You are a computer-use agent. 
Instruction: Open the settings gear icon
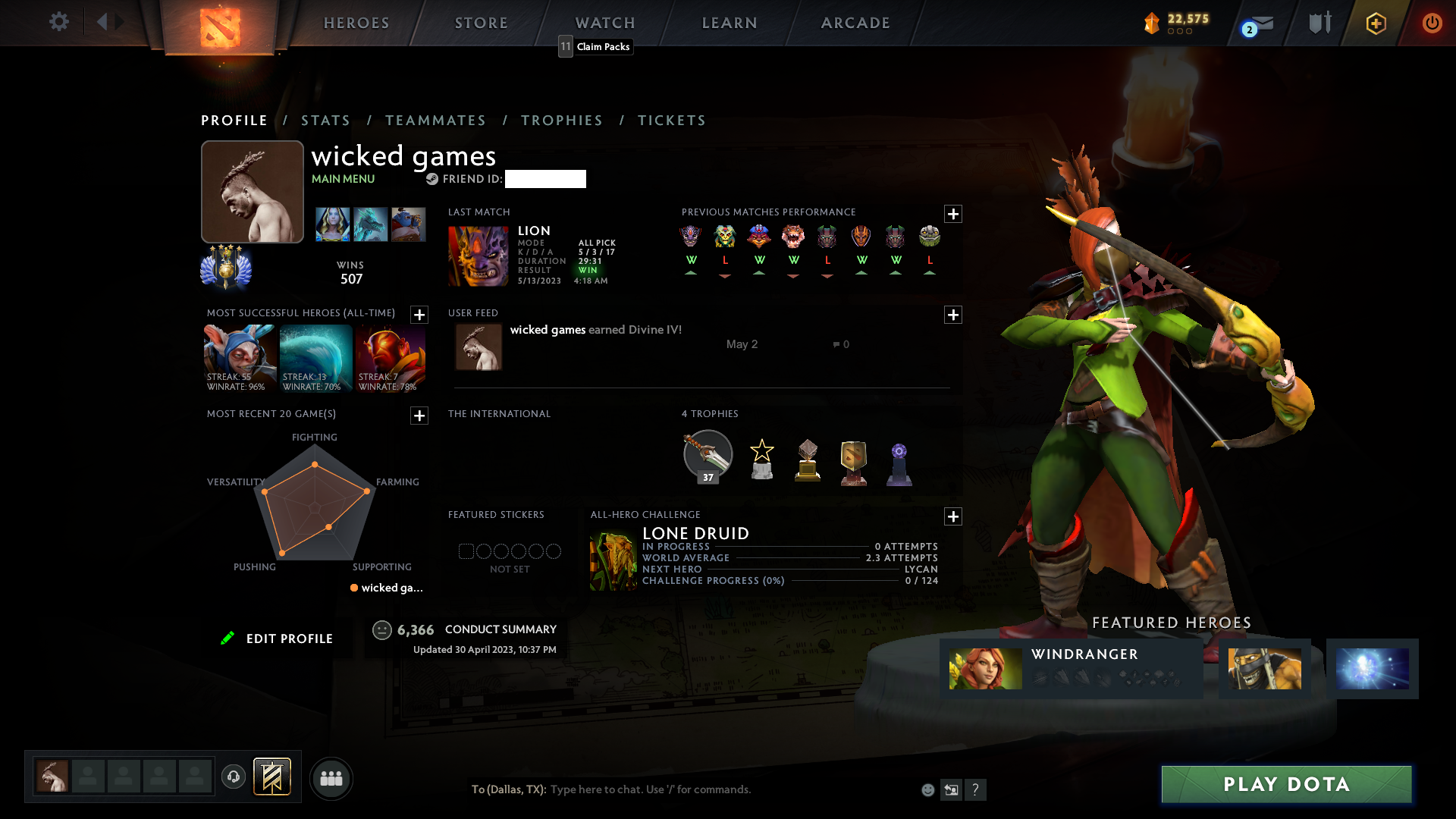pyautogui.click(x=58, y=22)
